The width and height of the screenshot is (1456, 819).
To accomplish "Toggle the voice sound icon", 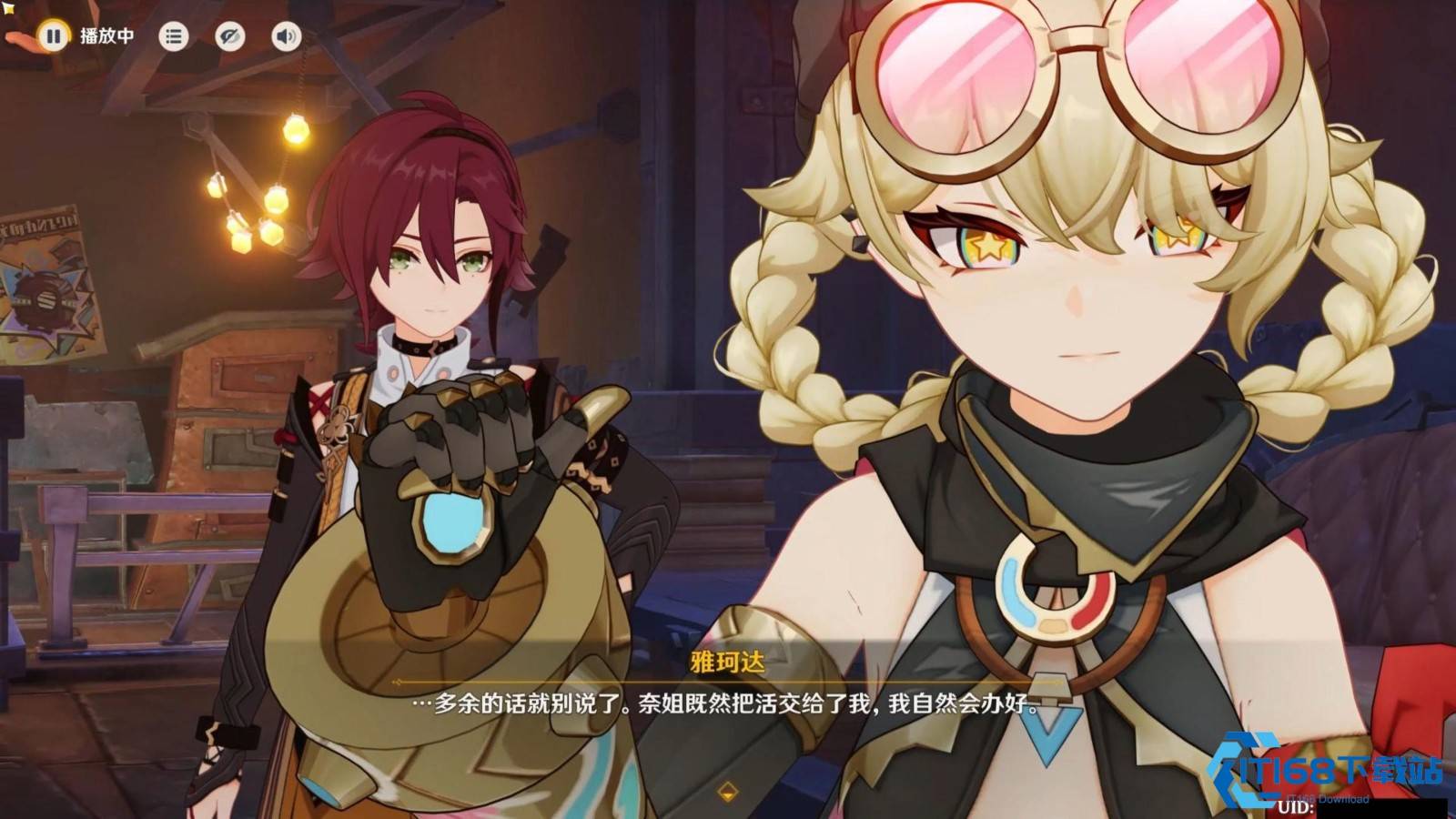I will pos(286,36).
